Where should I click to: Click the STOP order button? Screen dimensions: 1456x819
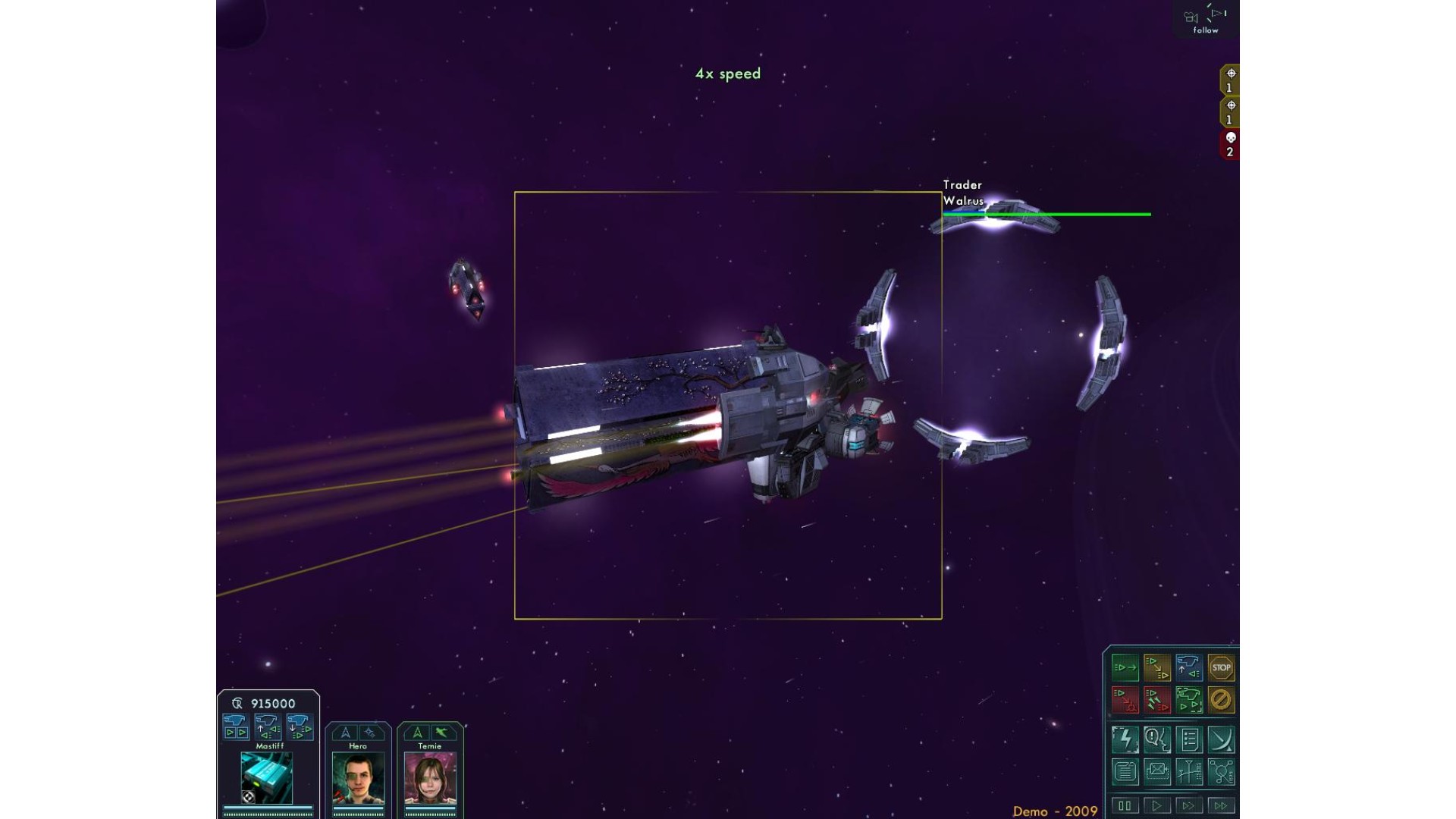pyautogui.click(x=1221, y=668)
